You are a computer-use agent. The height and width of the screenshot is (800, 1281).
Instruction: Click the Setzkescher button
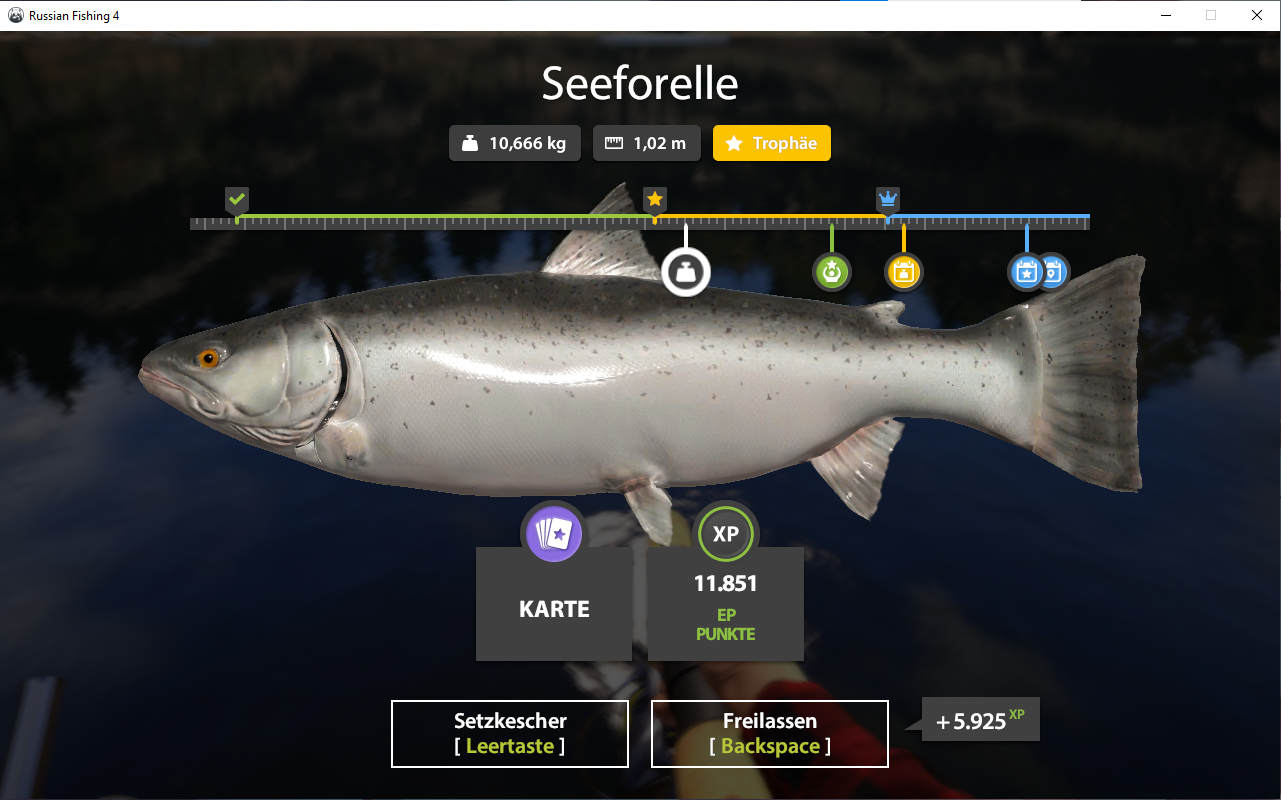click(x=509, y=733)
